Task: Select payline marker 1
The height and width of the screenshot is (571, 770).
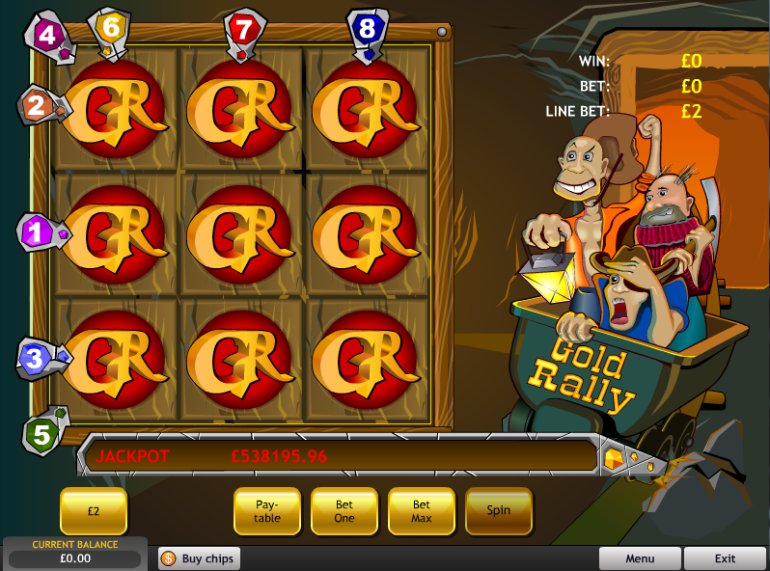Action: point(36,233)
